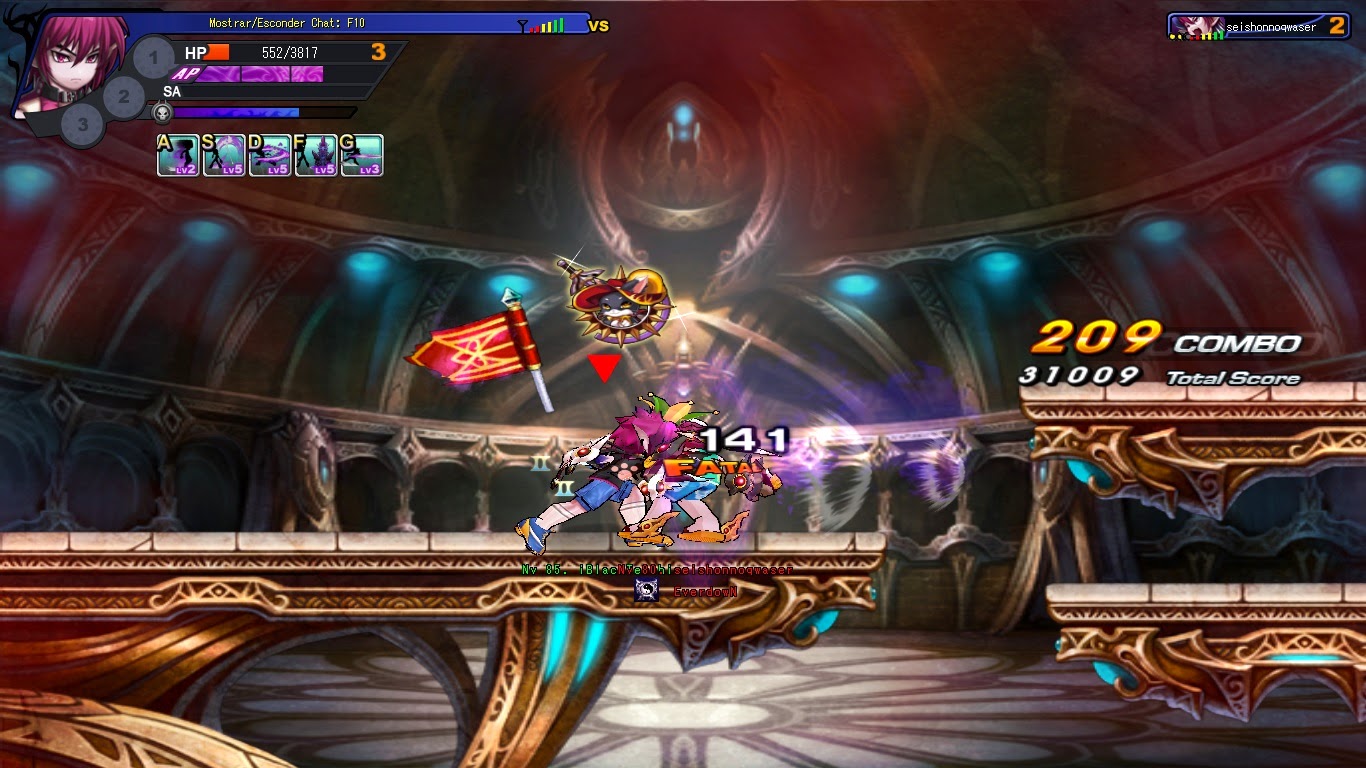Viewport: 1366px width, 768px height.
Task: Toggle item slot 1 on the HUD
Action: point(152,58)
